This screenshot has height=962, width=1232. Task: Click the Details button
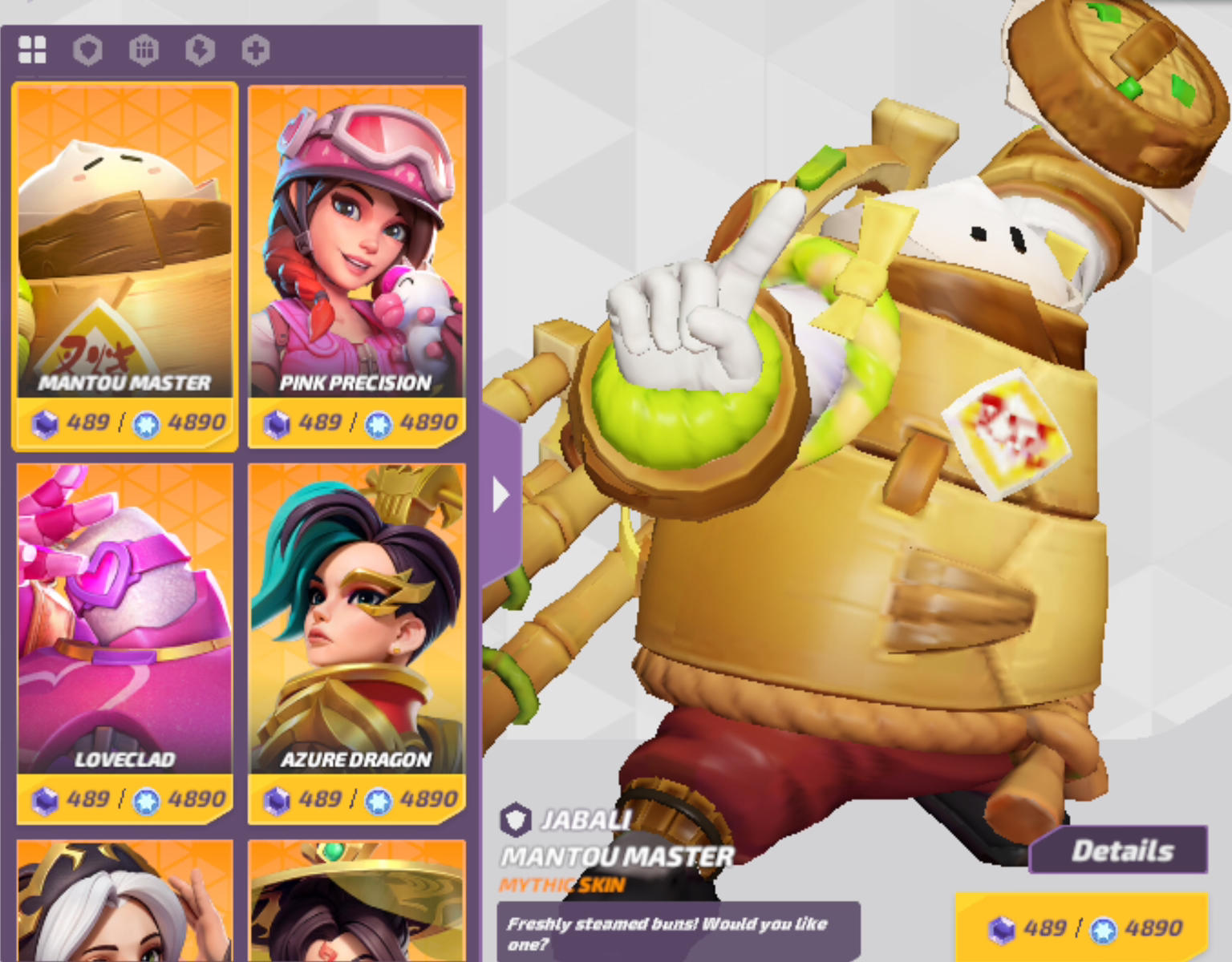(x=1120, y=851)
